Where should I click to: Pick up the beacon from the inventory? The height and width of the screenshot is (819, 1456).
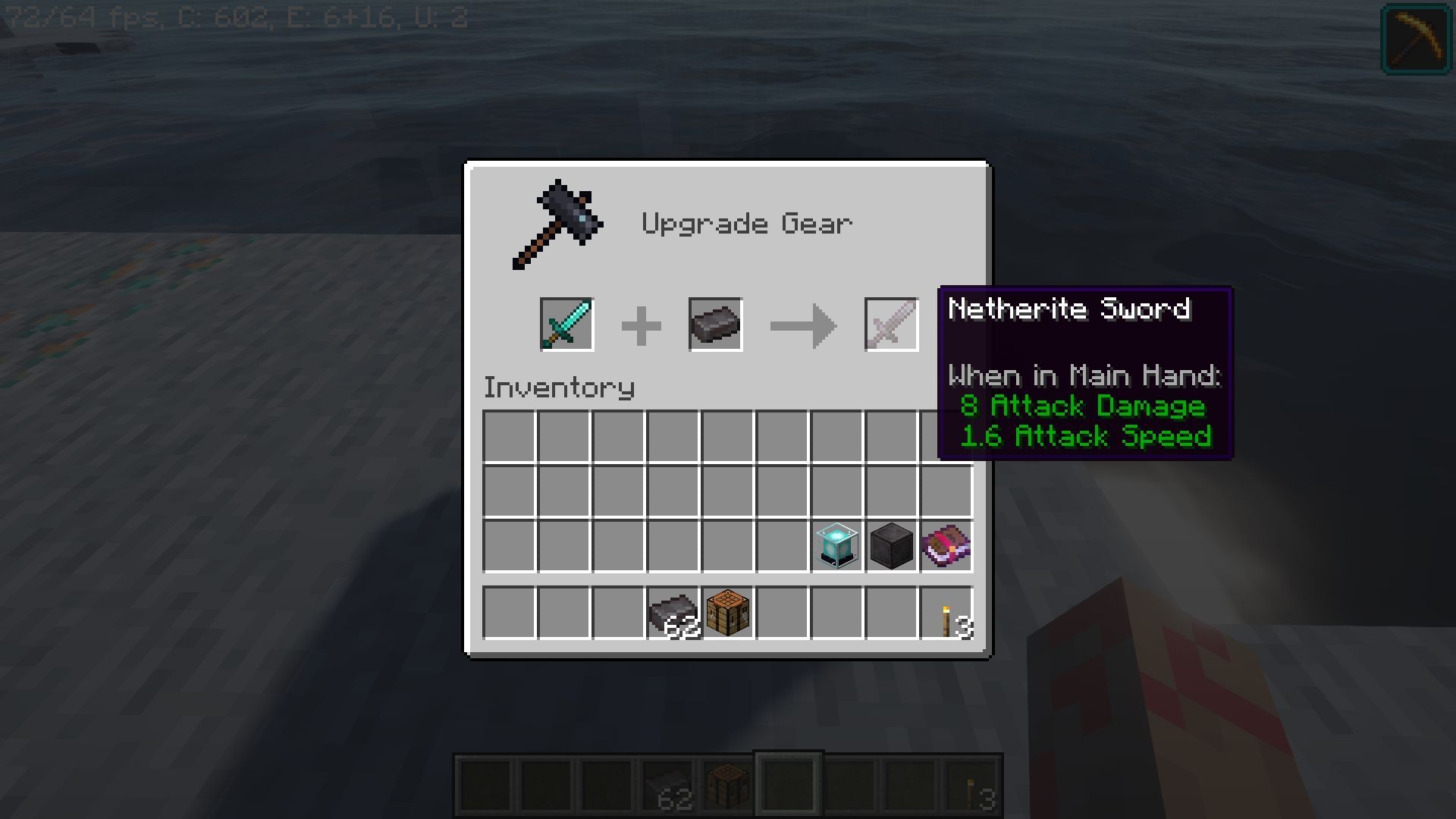(836, 544)
